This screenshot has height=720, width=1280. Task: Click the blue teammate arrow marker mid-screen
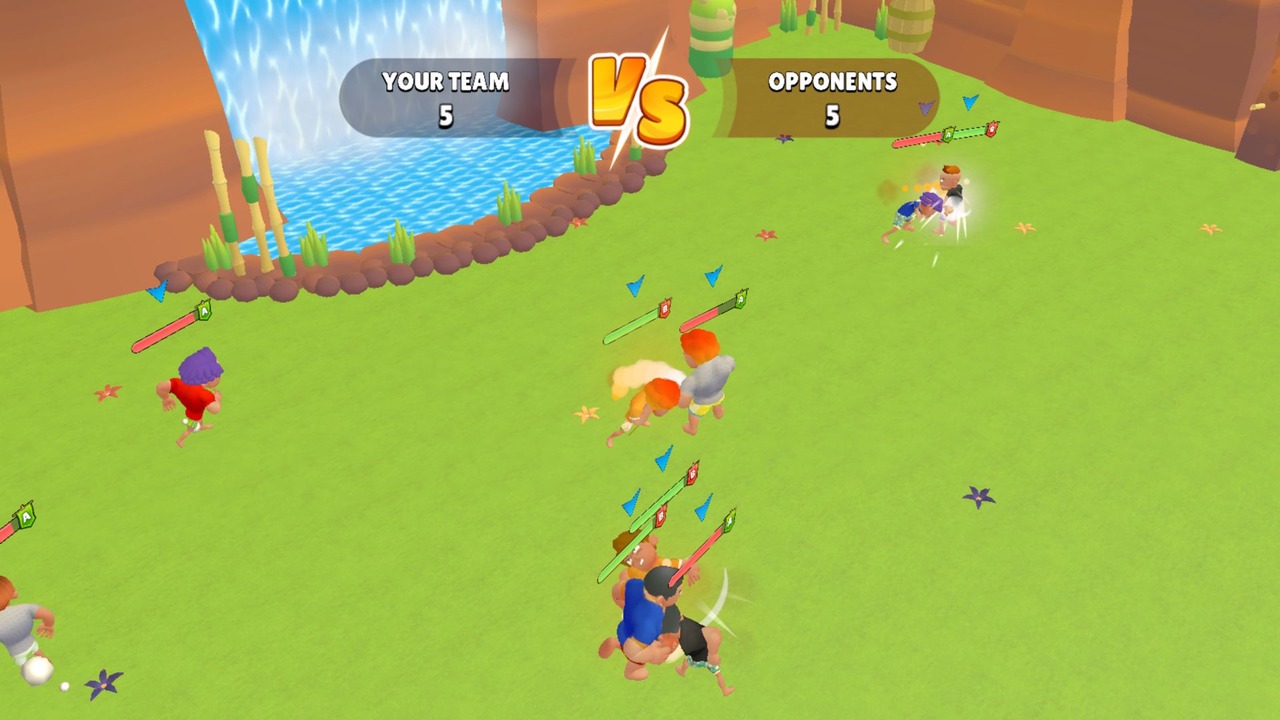click(635, 286)
